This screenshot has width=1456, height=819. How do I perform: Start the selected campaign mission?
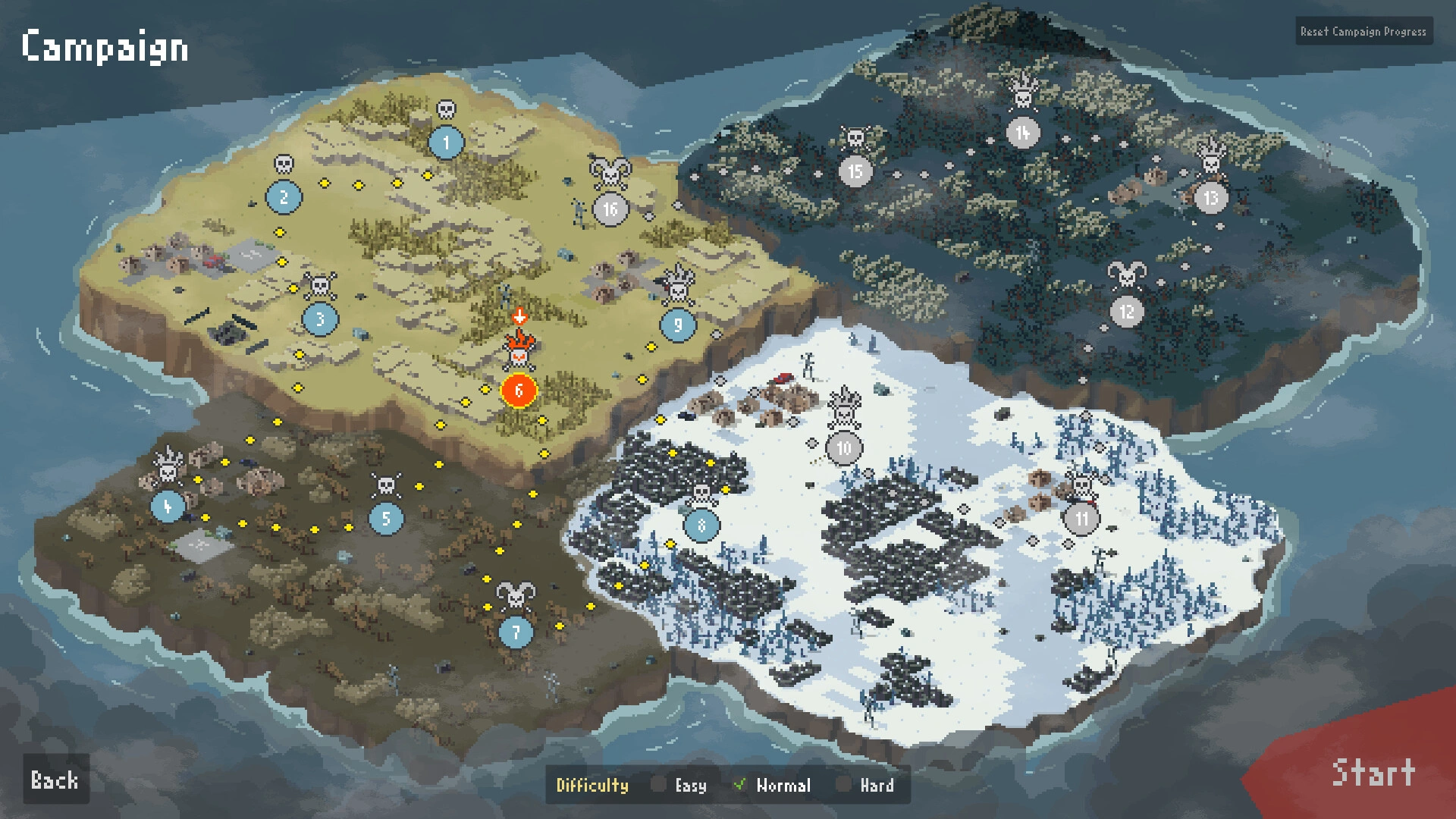pyautogui.click(x=1373, y=773)
